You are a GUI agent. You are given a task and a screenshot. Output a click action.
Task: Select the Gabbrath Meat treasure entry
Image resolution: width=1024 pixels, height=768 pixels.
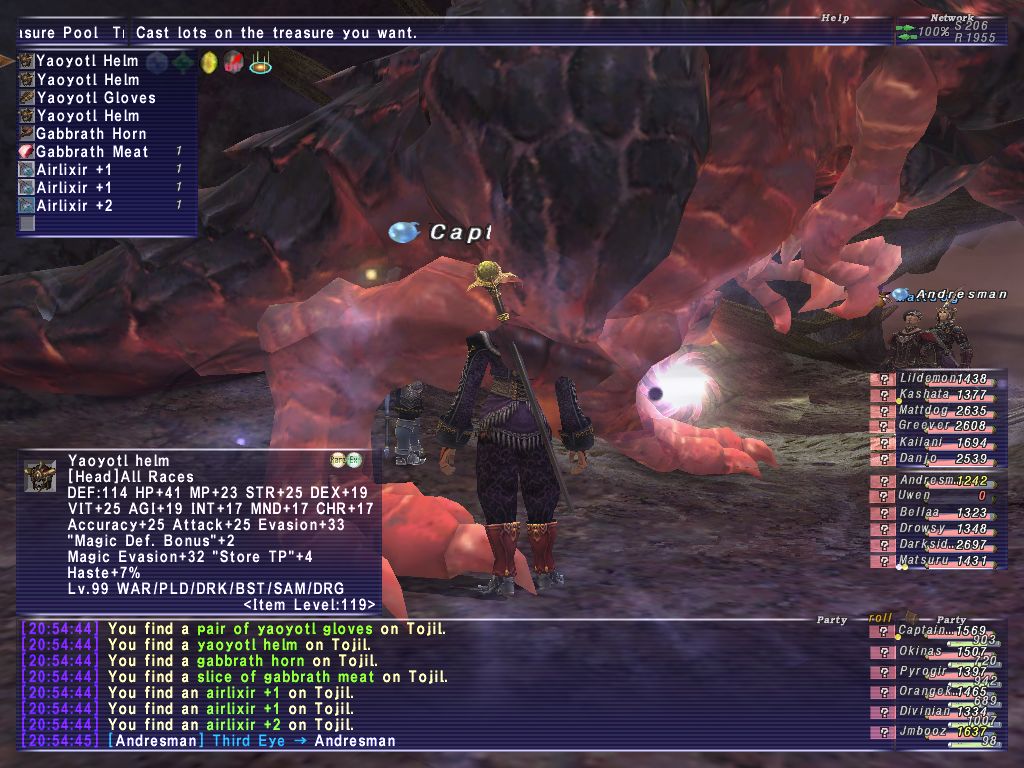tap(92, 152)
